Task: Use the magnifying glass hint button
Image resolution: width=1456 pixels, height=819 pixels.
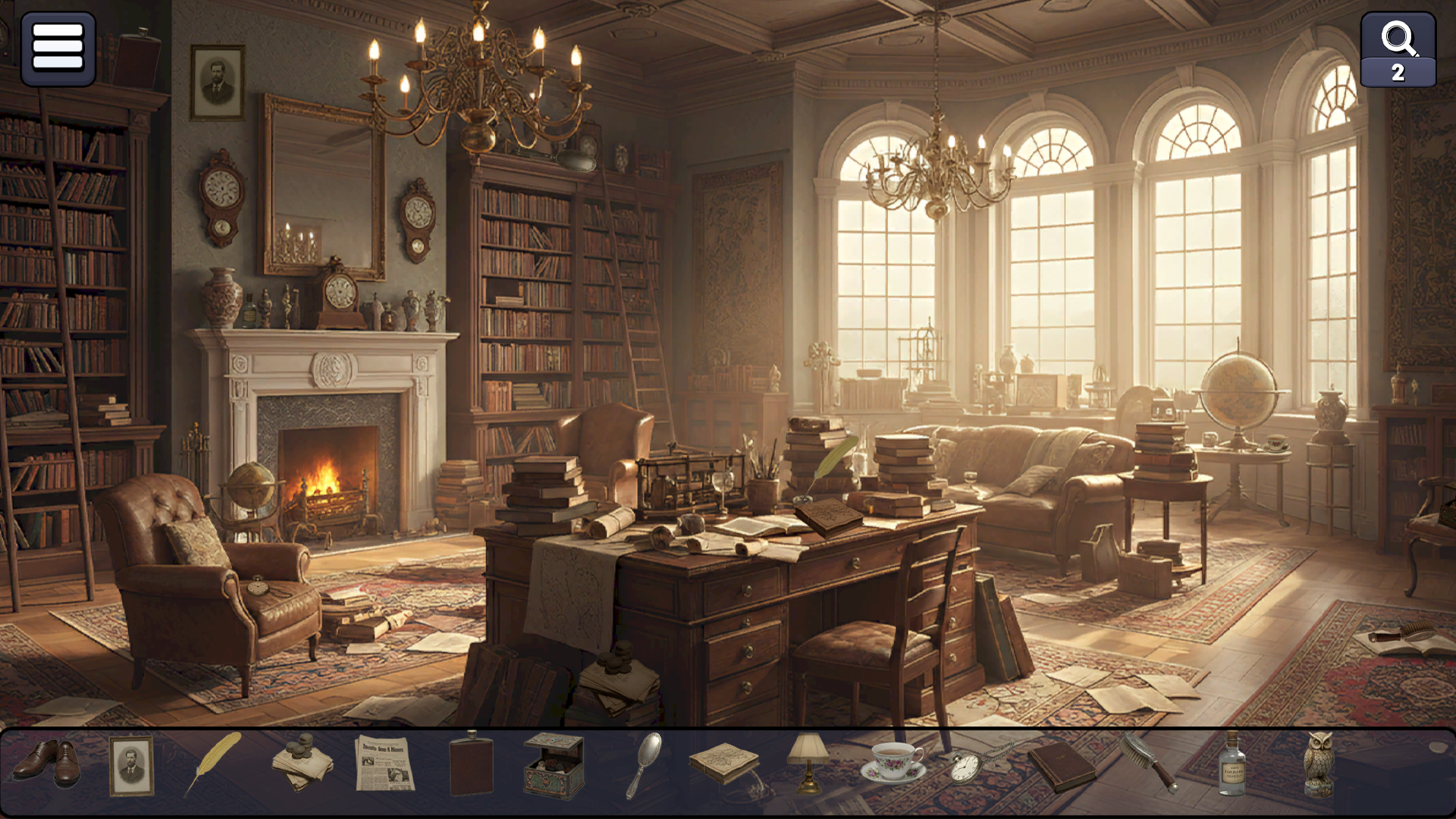Action: (1398, 38)
